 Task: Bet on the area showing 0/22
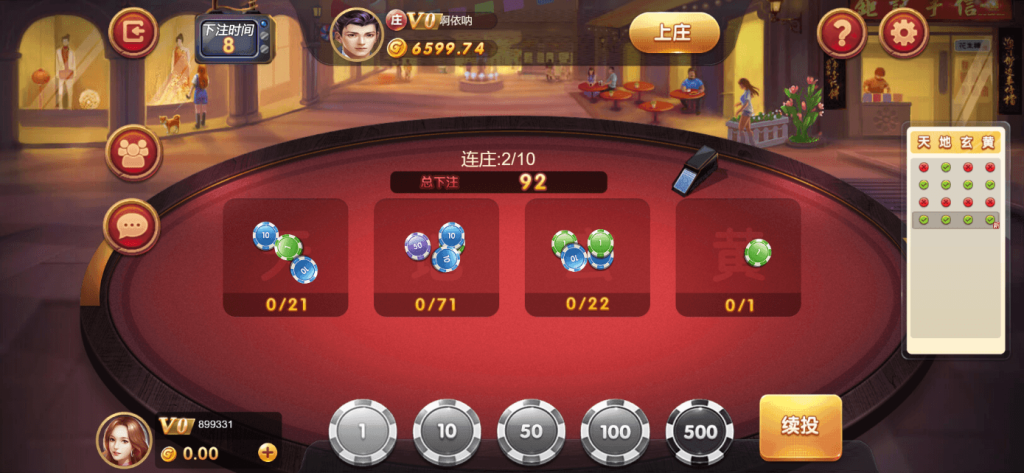pos(587,256)
